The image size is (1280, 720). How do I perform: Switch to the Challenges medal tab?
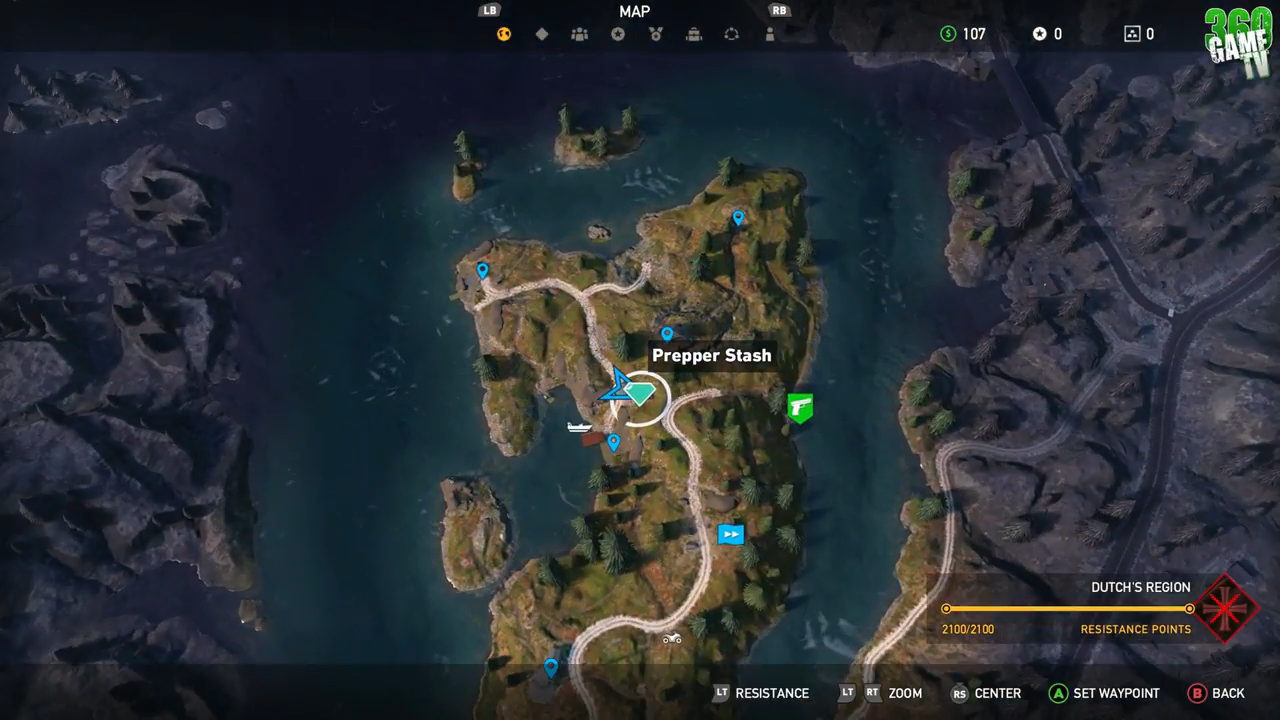click(x=655, y=33)
